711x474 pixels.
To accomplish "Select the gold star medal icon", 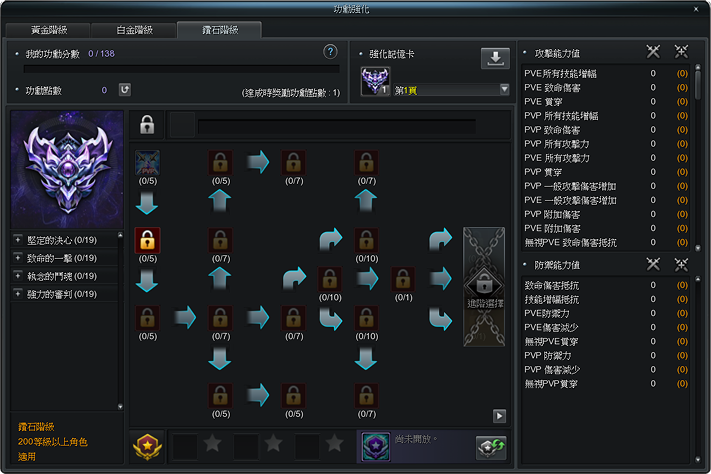I will 148,444.
